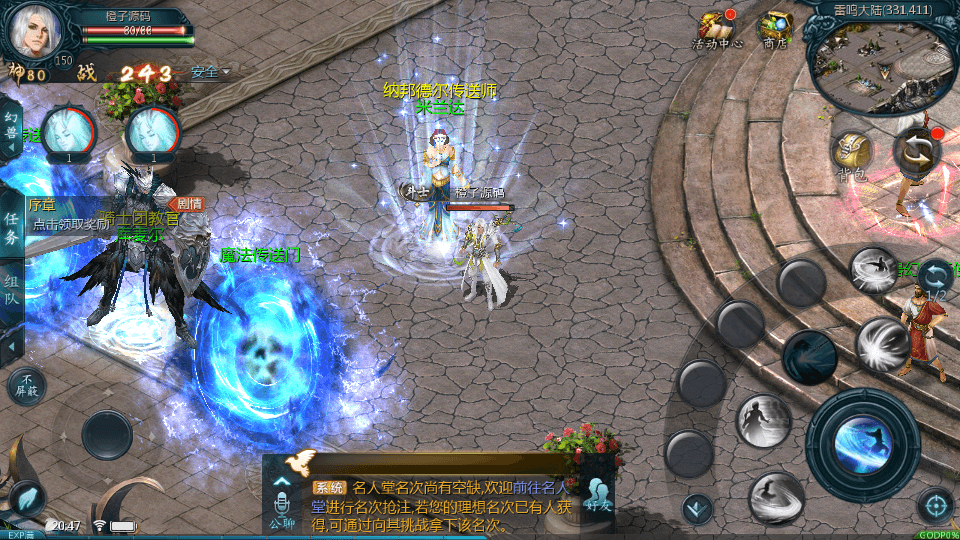Cycle the skill page 1/2 switch button

point(936,278)
